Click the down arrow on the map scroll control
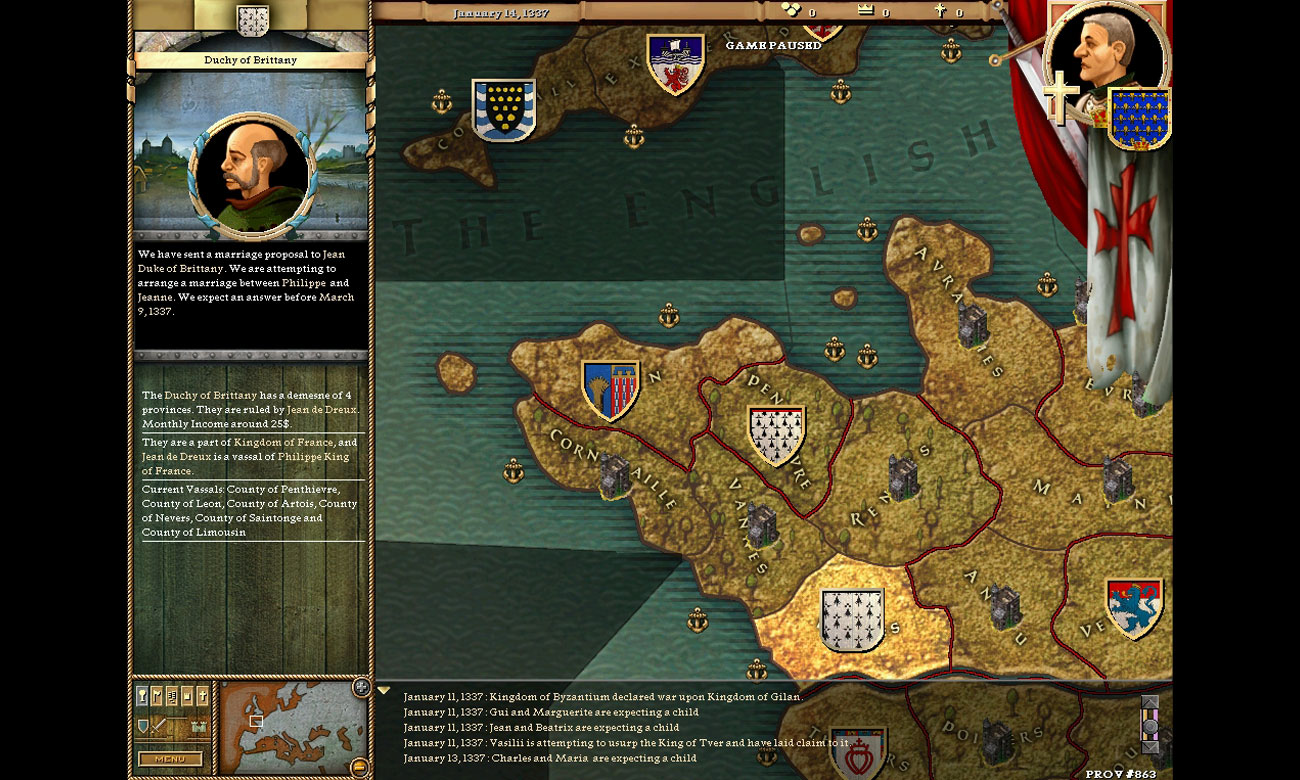Screen dimensions: 1300x780 point(1148,747)
